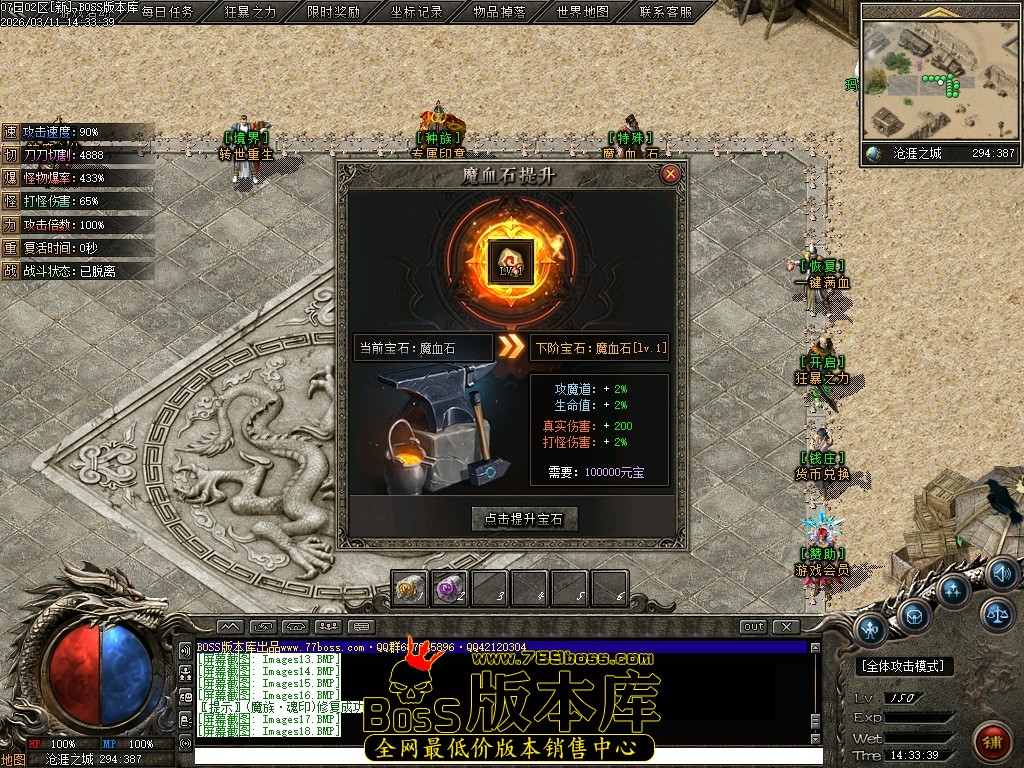Open the 坐标记录 coordinate records menu
This screenshot has width=1024, height=768.
coord(417,12)
